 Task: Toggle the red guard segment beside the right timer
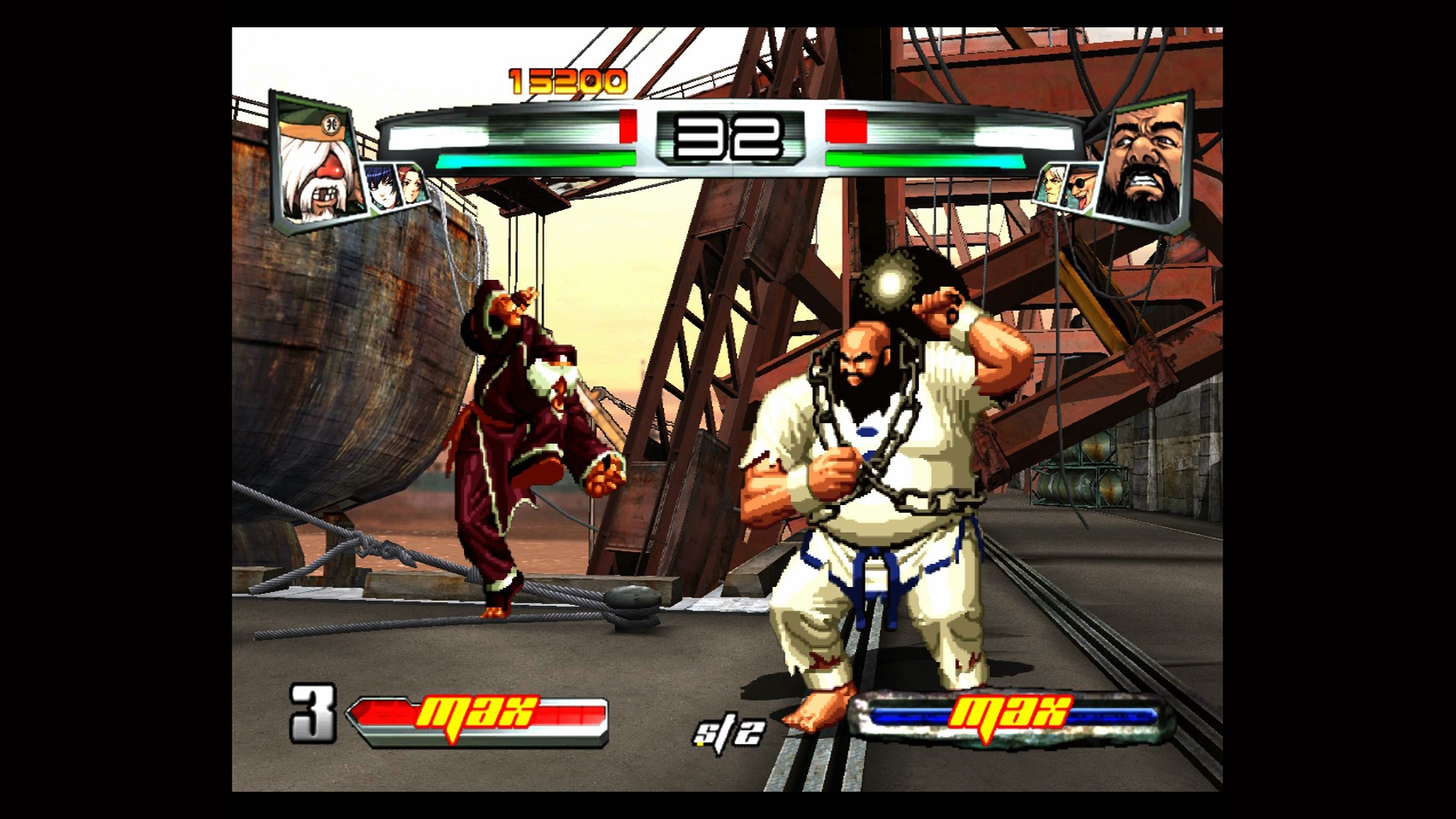843,127
